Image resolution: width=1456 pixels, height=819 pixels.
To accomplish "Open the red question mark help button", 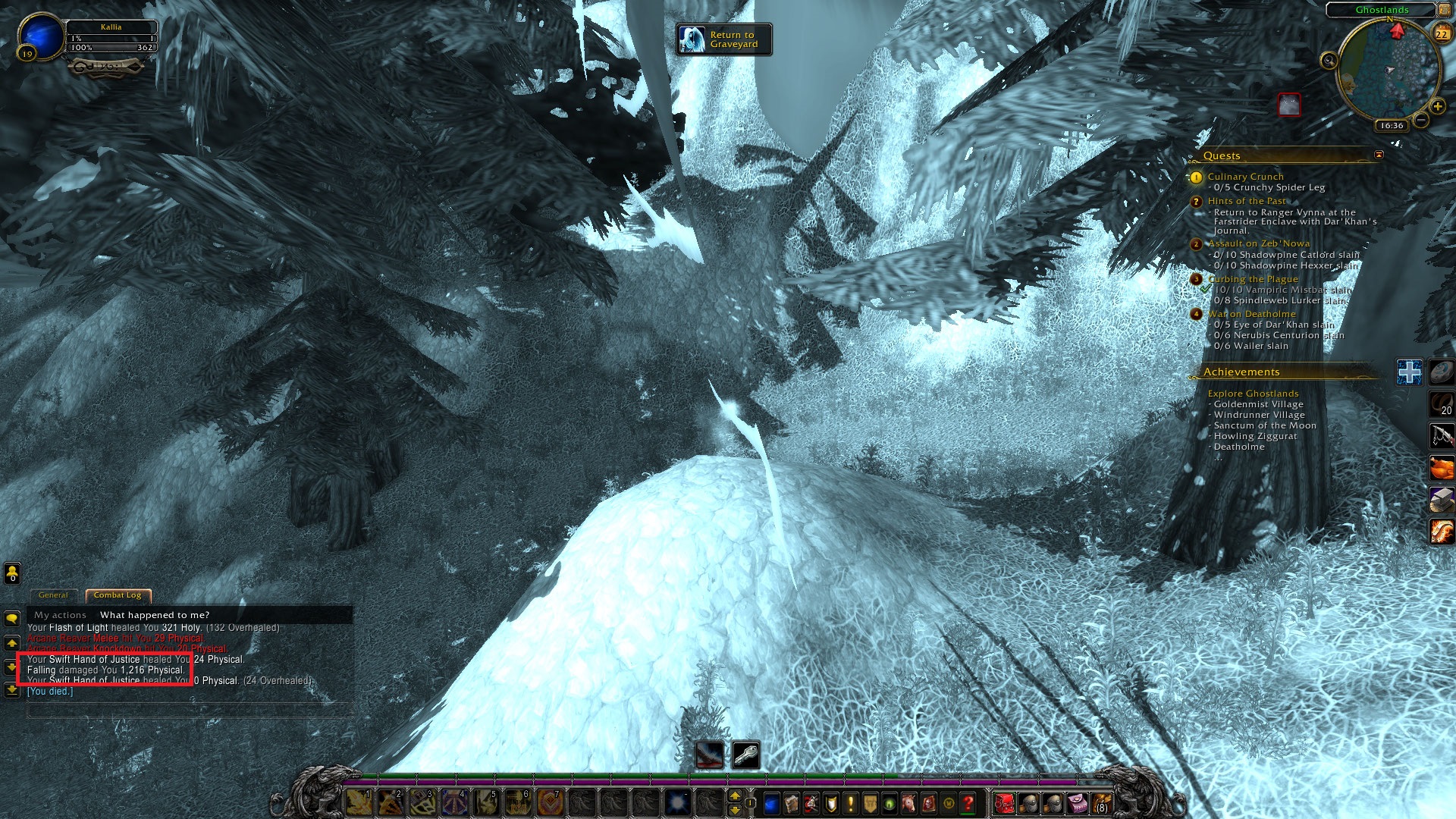I will click(x=968, y=802).
